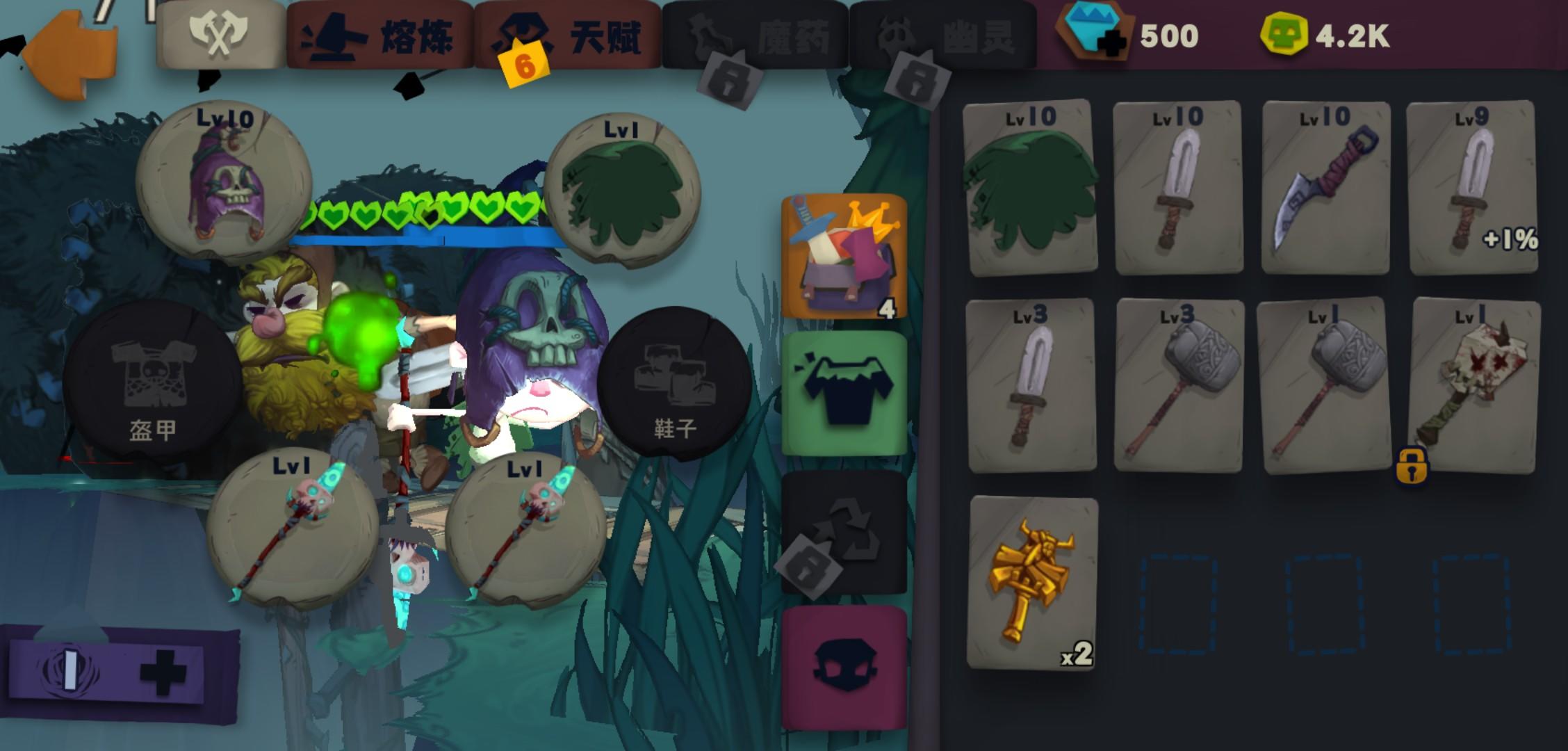Open the gem shop via blue diamond icon
The height and width of the screenshot is (751, 1568).
click(1093, 34)
